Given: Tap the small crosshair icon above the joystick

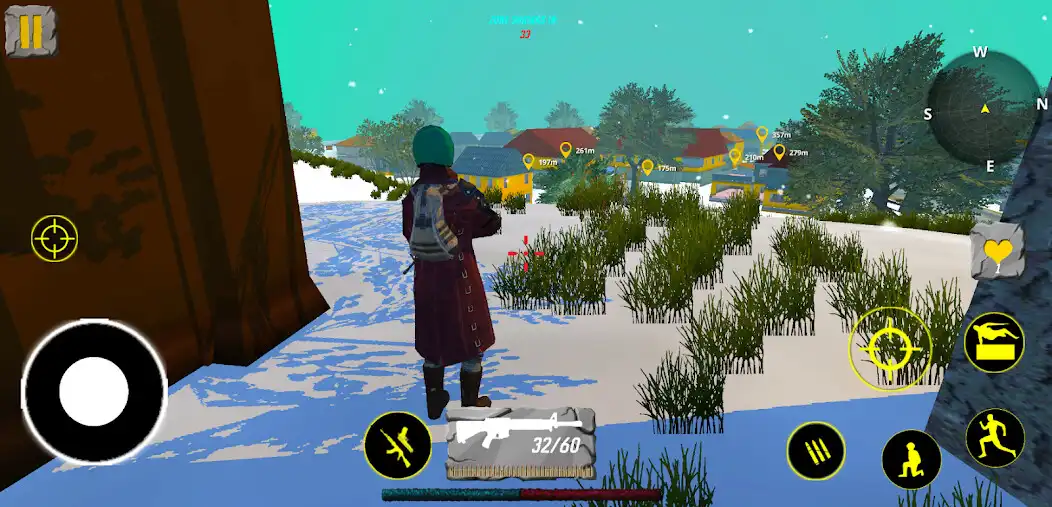Looking at the screenshot, I should 54,238.
